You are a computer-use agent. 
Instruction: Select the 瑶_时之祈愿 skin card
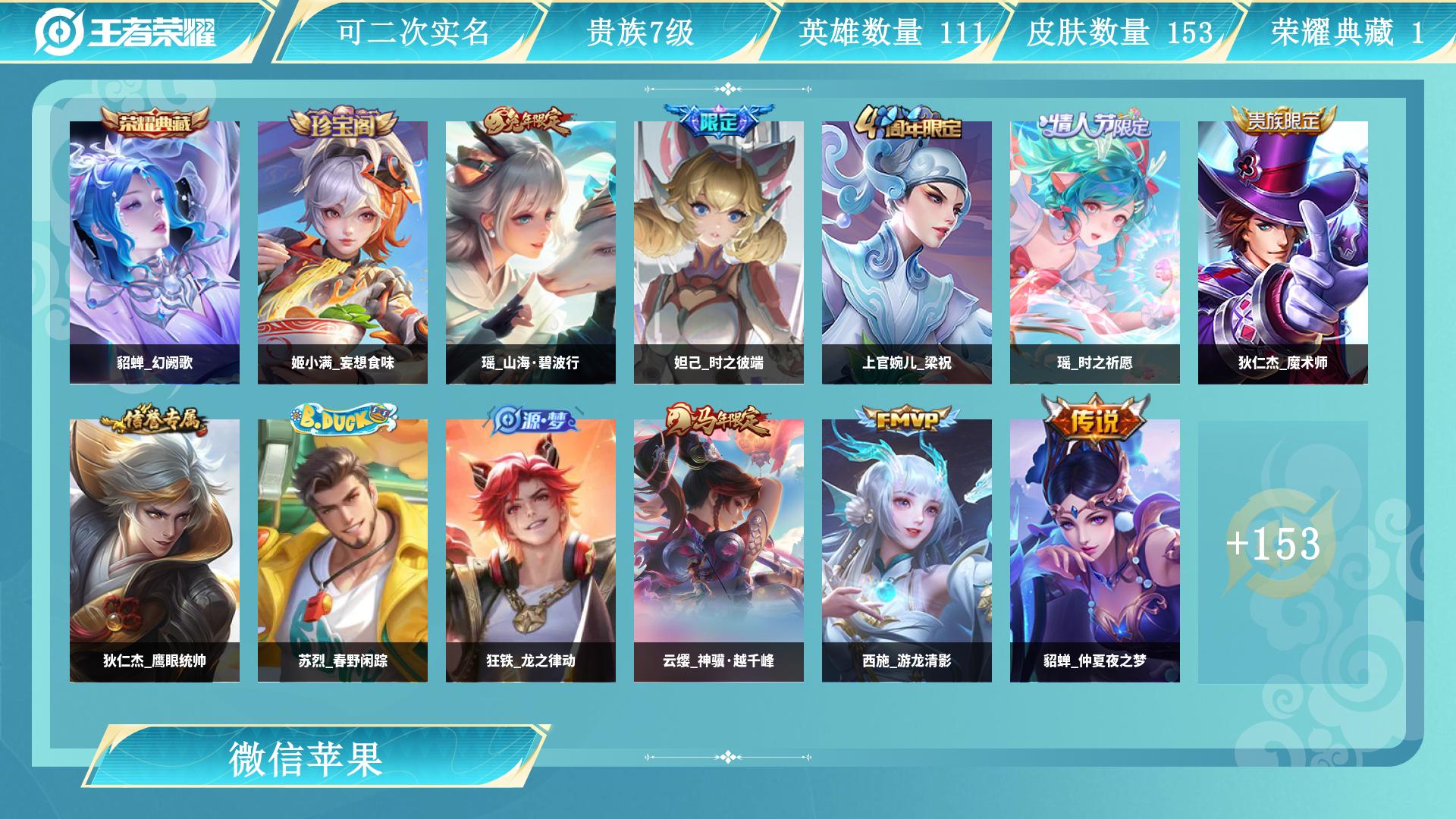[1095, 253]
